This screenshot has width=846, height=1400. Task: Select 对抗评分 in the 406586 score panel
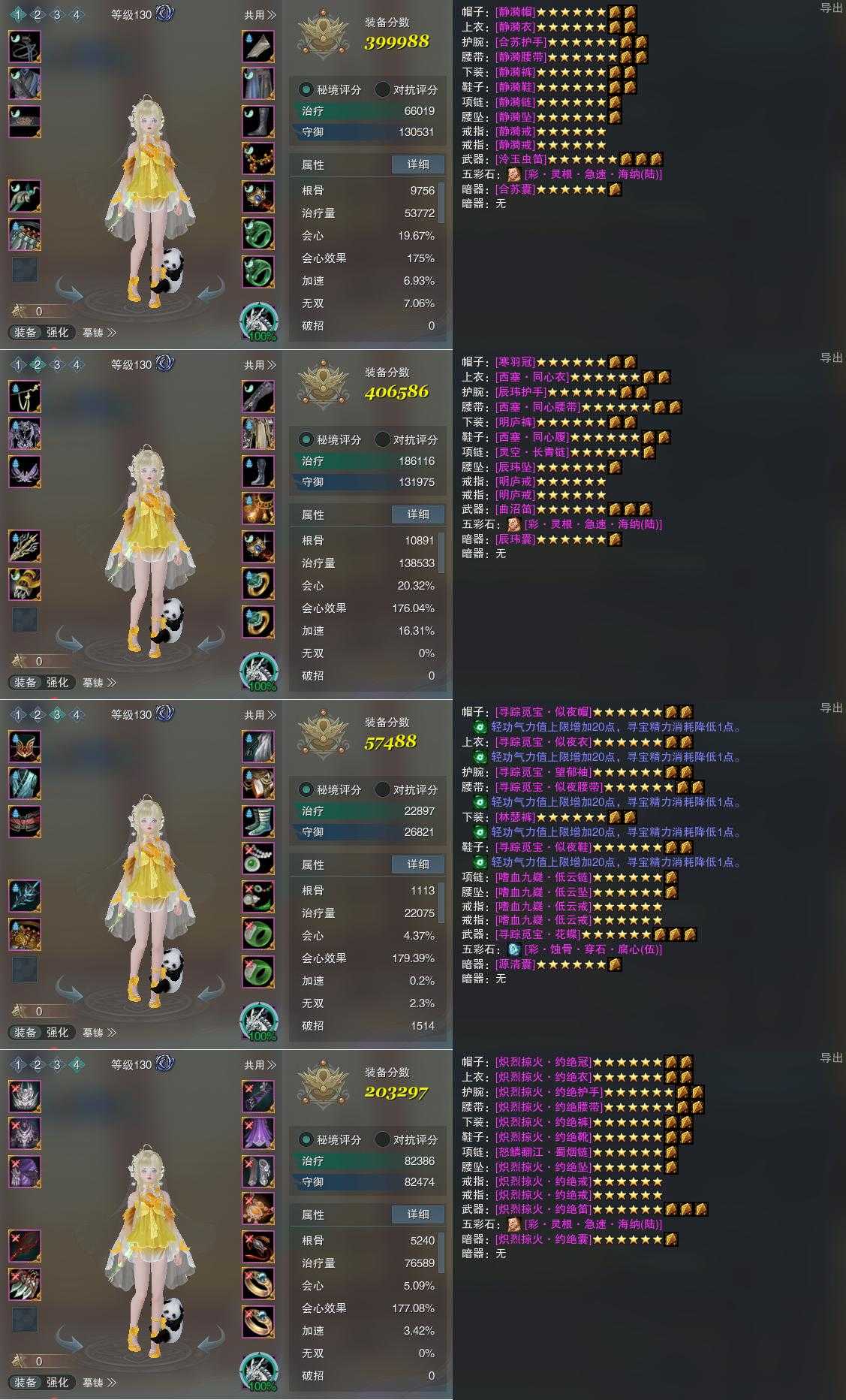[406, 439]
